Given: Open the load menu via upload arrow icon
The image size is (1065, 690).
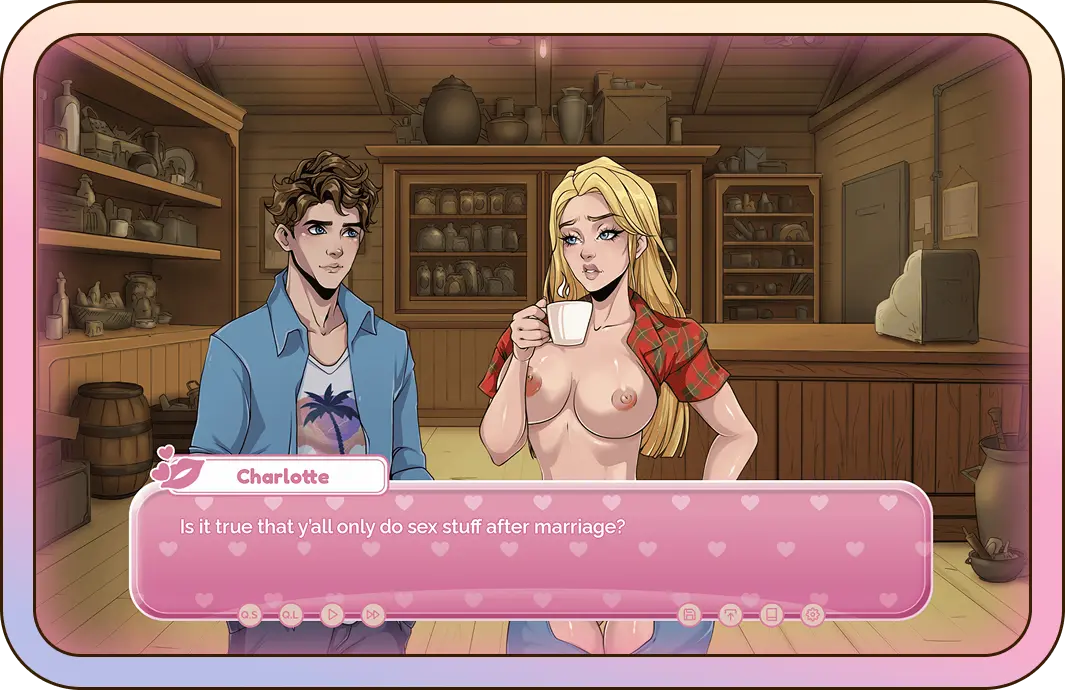Looking at the screenshot, I should [x=730, y=615].
